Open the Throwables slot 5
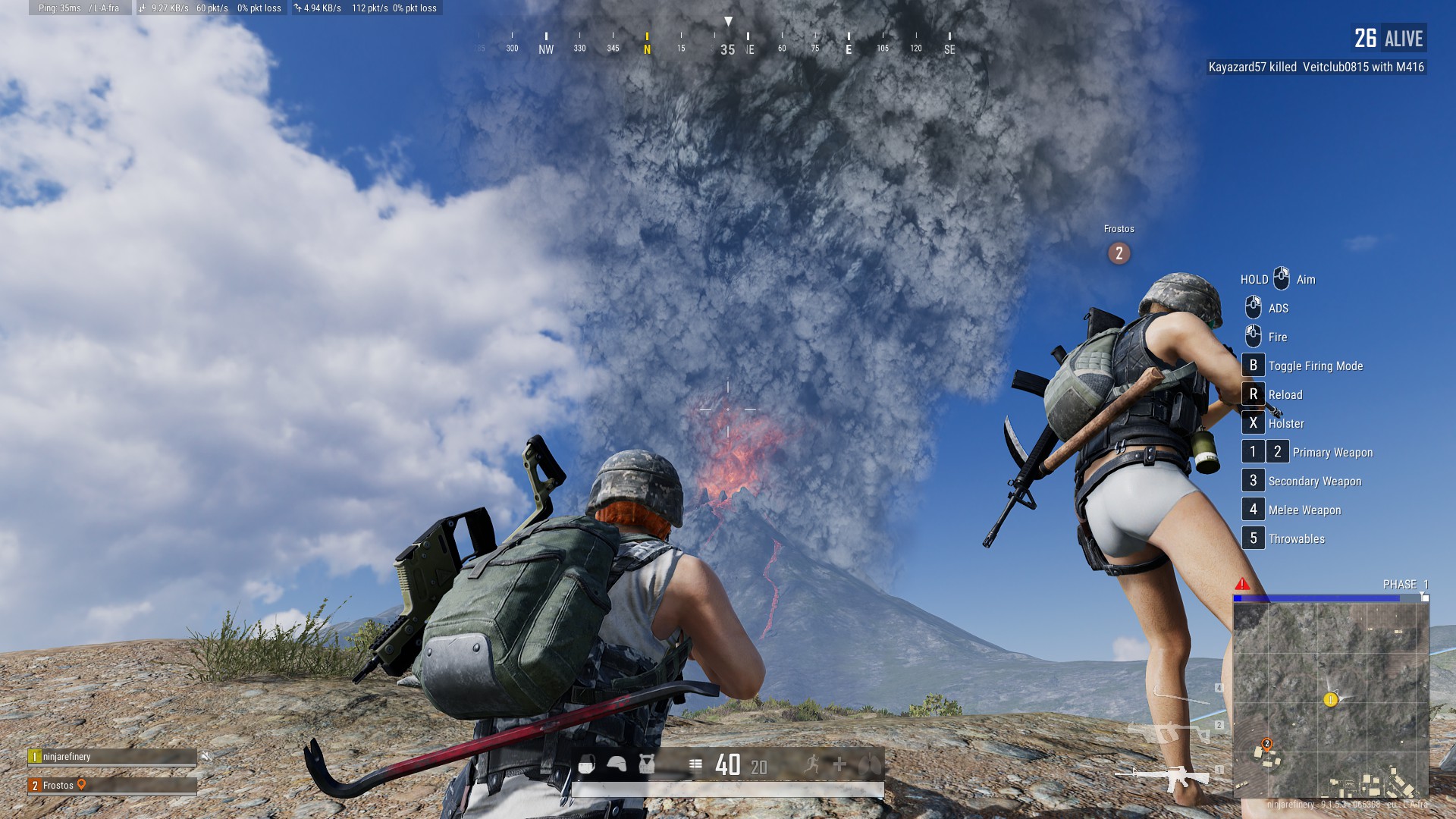 click(1253, 538)
